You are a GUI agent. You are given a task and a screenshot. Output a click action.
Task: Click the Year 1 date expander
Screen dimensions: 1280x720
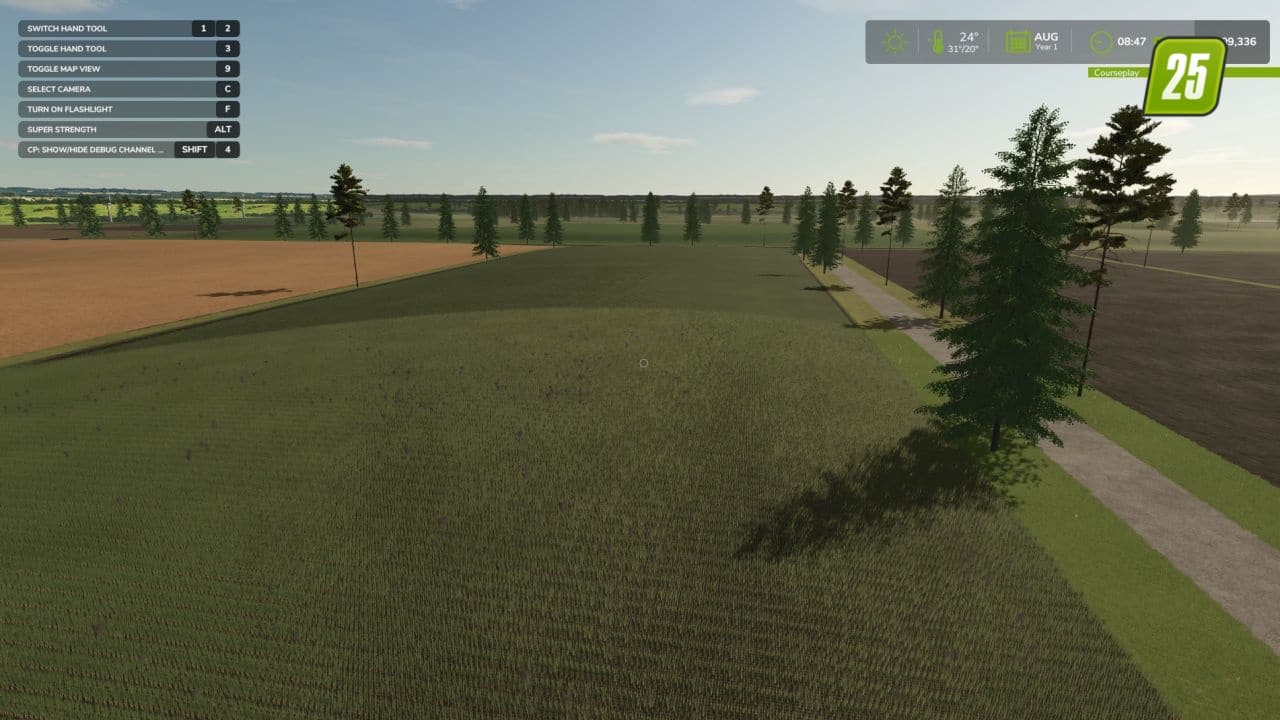[1046, 47]
